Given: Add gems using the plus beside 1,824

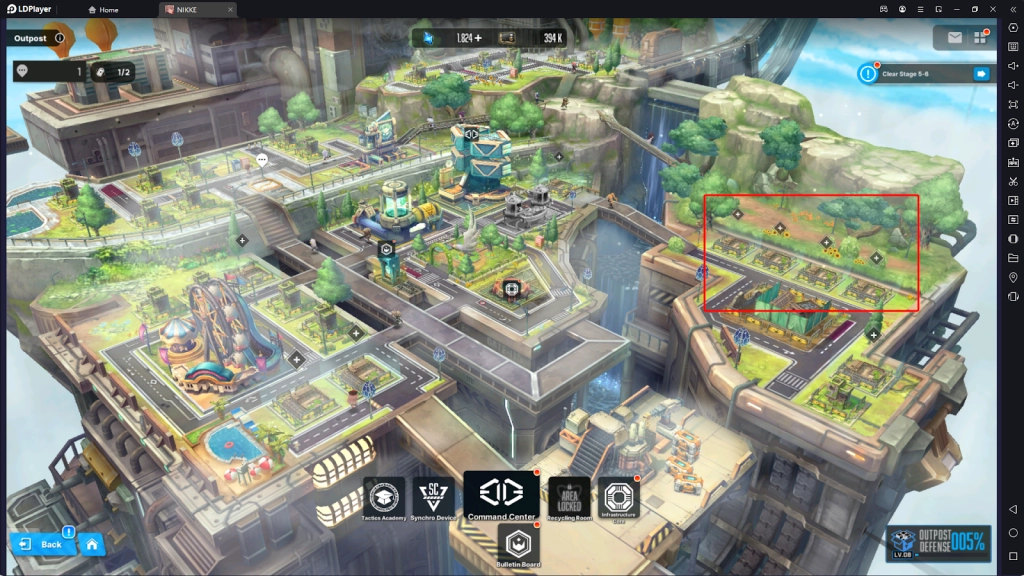Looking at the screenshot, I should [x=478, y=38].
